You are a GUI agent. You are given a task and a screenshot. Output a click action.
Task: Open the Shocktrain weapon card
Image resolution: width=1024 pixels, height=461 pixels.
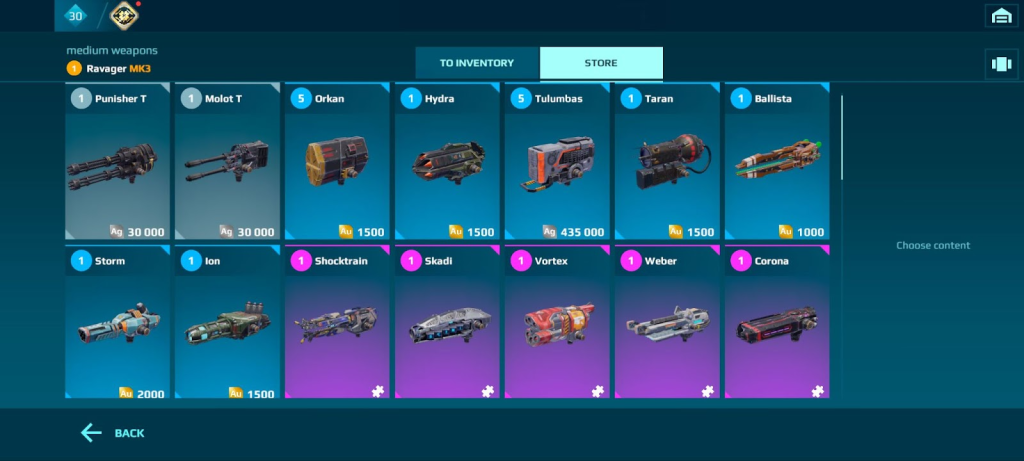[337, 323]
